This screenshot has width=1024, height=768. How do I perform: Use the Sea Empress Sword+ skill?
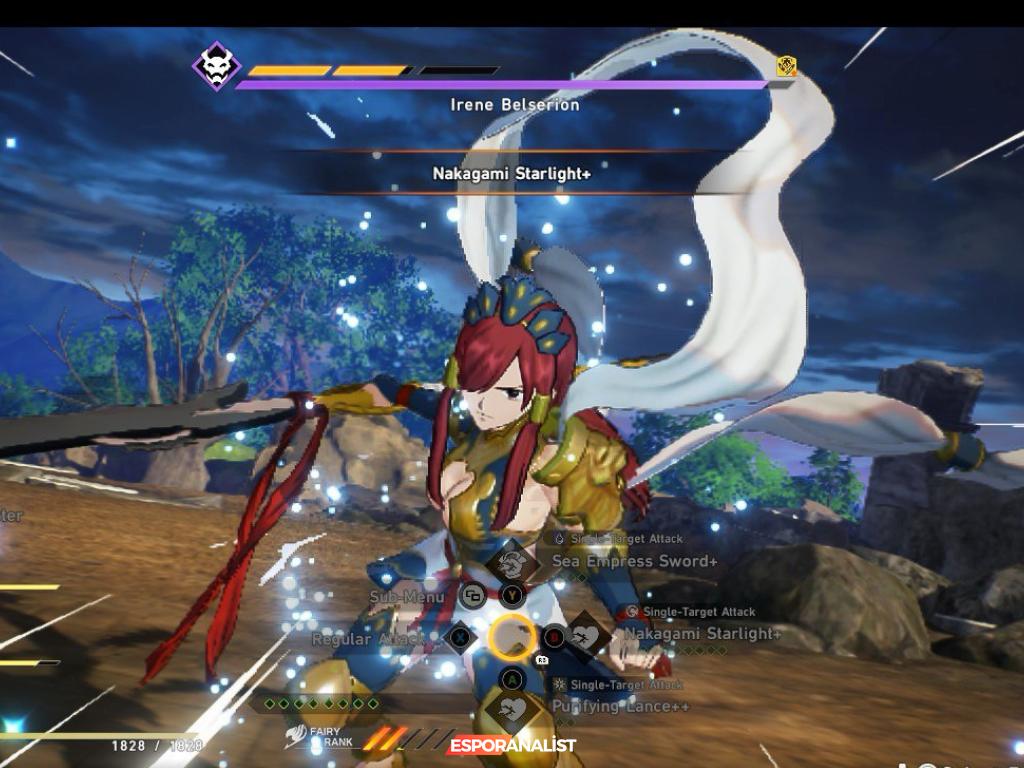pyautogui.click(x=512, y=562)
